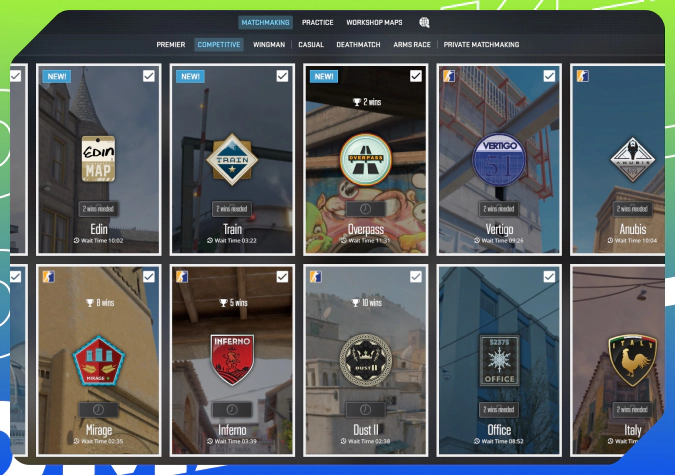Select the Vertigo map card
Viewport: 675px width, 475px height.
(498, 160)
